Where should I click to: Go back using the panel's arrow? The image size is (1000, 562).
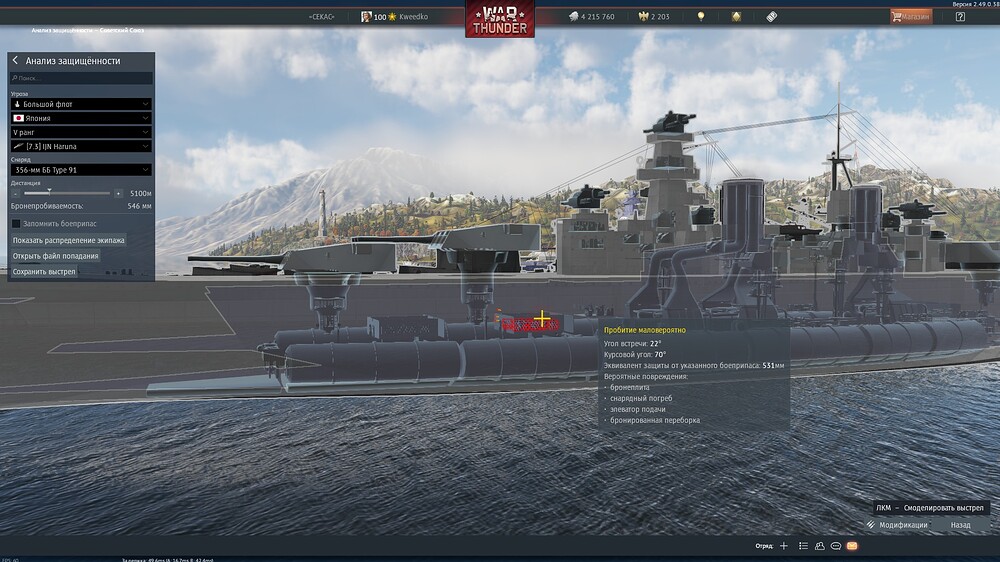[x=15, y=61]
